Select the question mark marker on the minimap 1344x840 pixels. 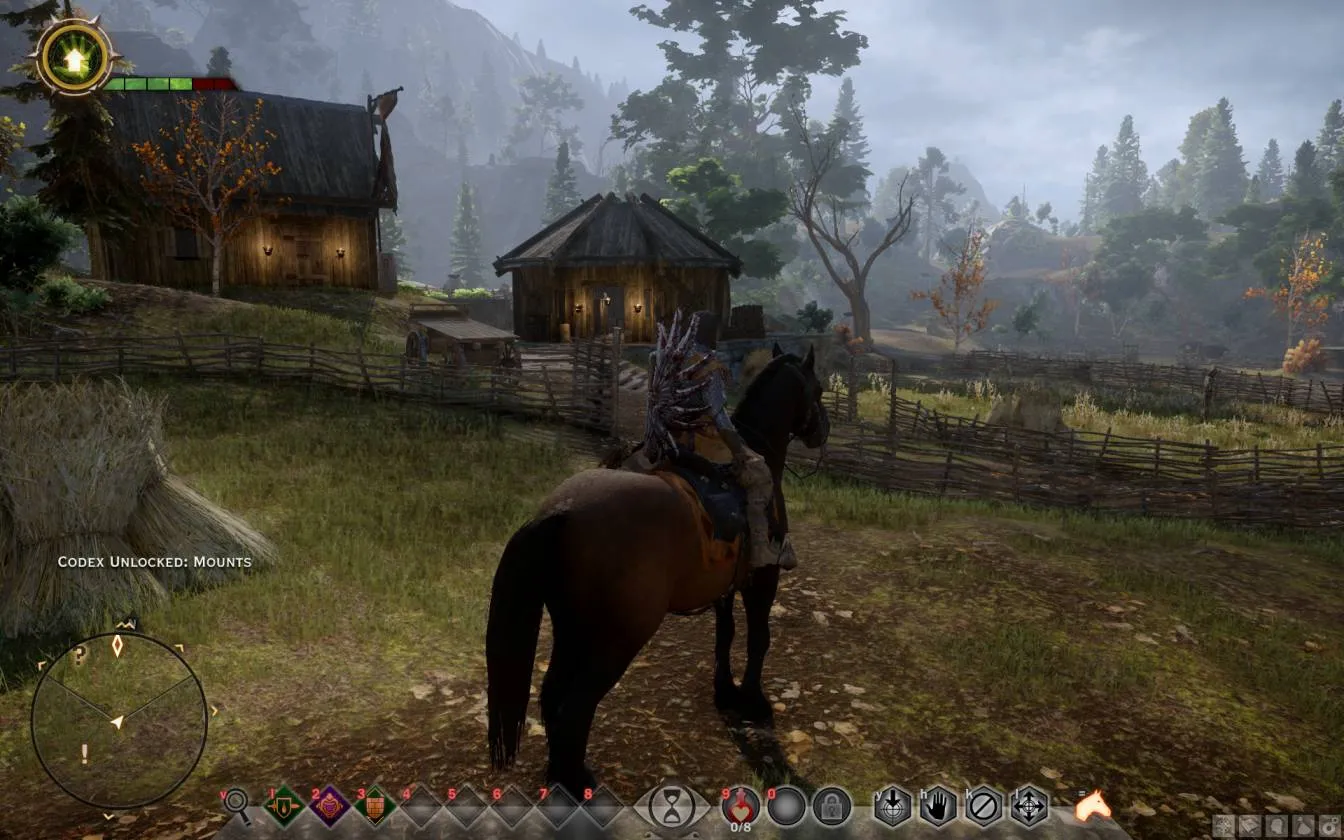tap(80, 656)
